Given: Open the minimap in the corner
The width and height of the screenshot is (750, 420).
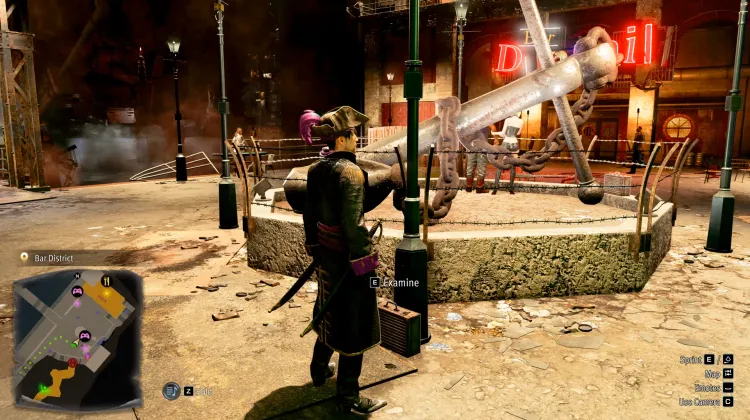Looking at the screenshot, I should click(x=77, y=337).
